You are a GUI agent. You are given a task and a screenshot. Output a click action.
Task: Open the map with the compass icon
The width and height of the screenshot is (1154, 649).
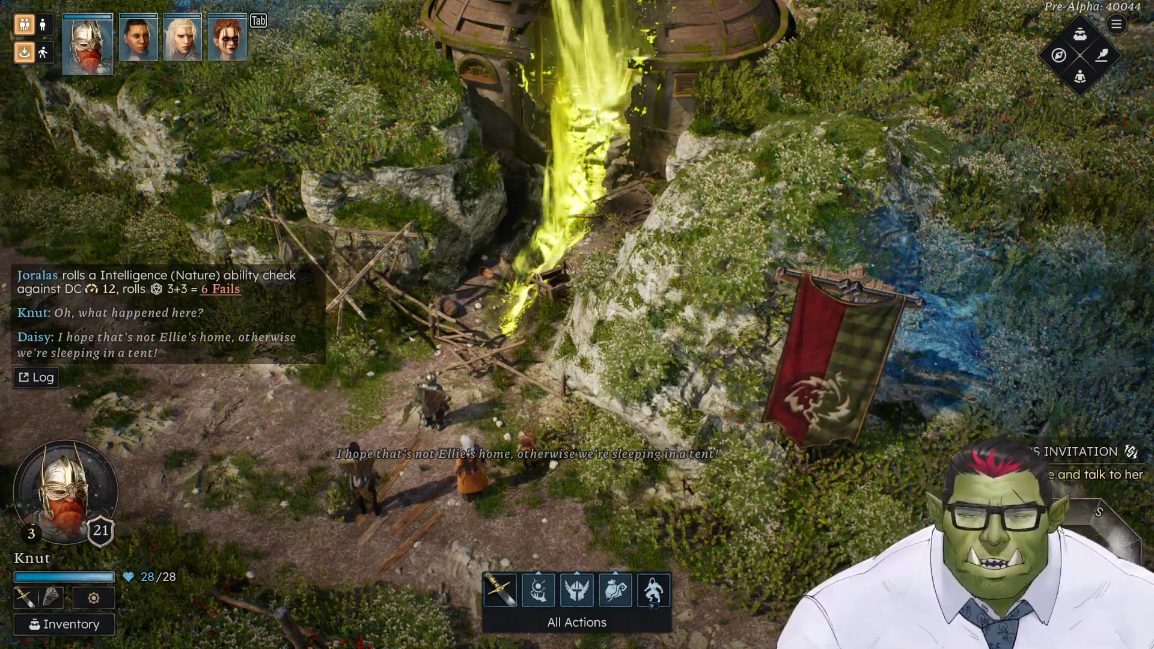[1059, 55]
